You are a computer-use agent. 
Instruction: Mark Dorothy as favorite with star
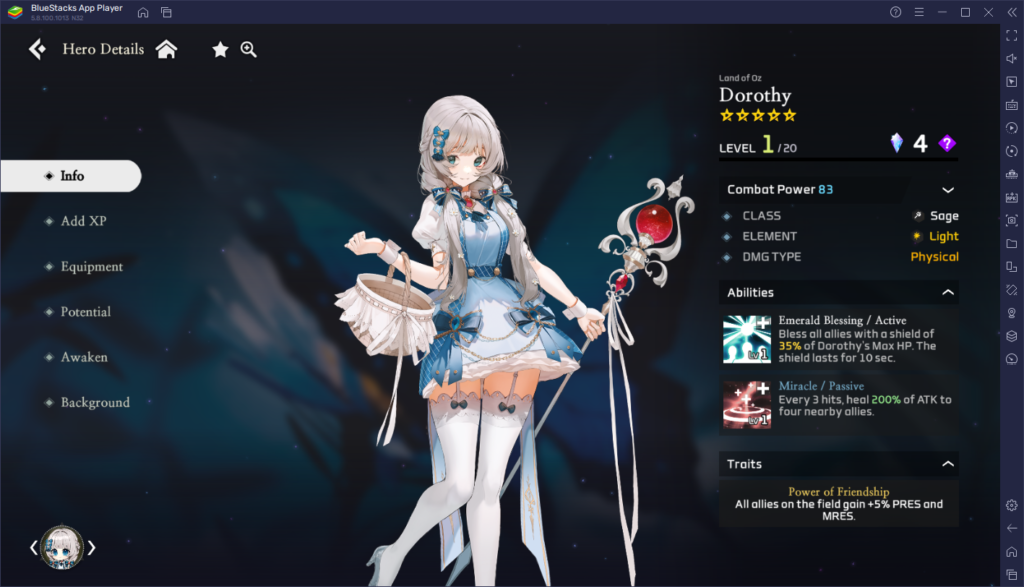(220, 49)
